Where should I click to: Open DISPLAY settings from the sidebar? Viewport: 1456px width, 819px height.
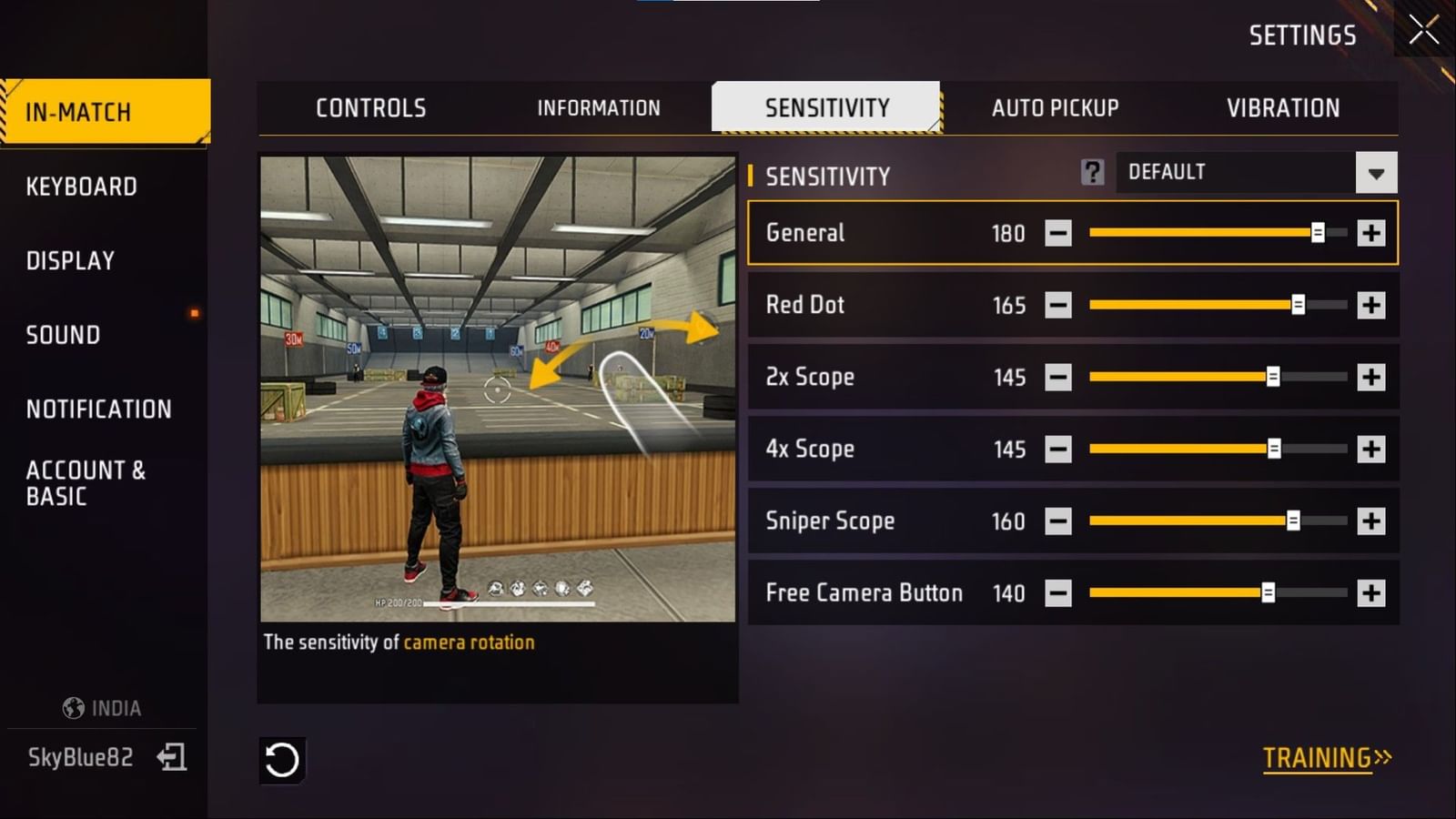point(71,260)
